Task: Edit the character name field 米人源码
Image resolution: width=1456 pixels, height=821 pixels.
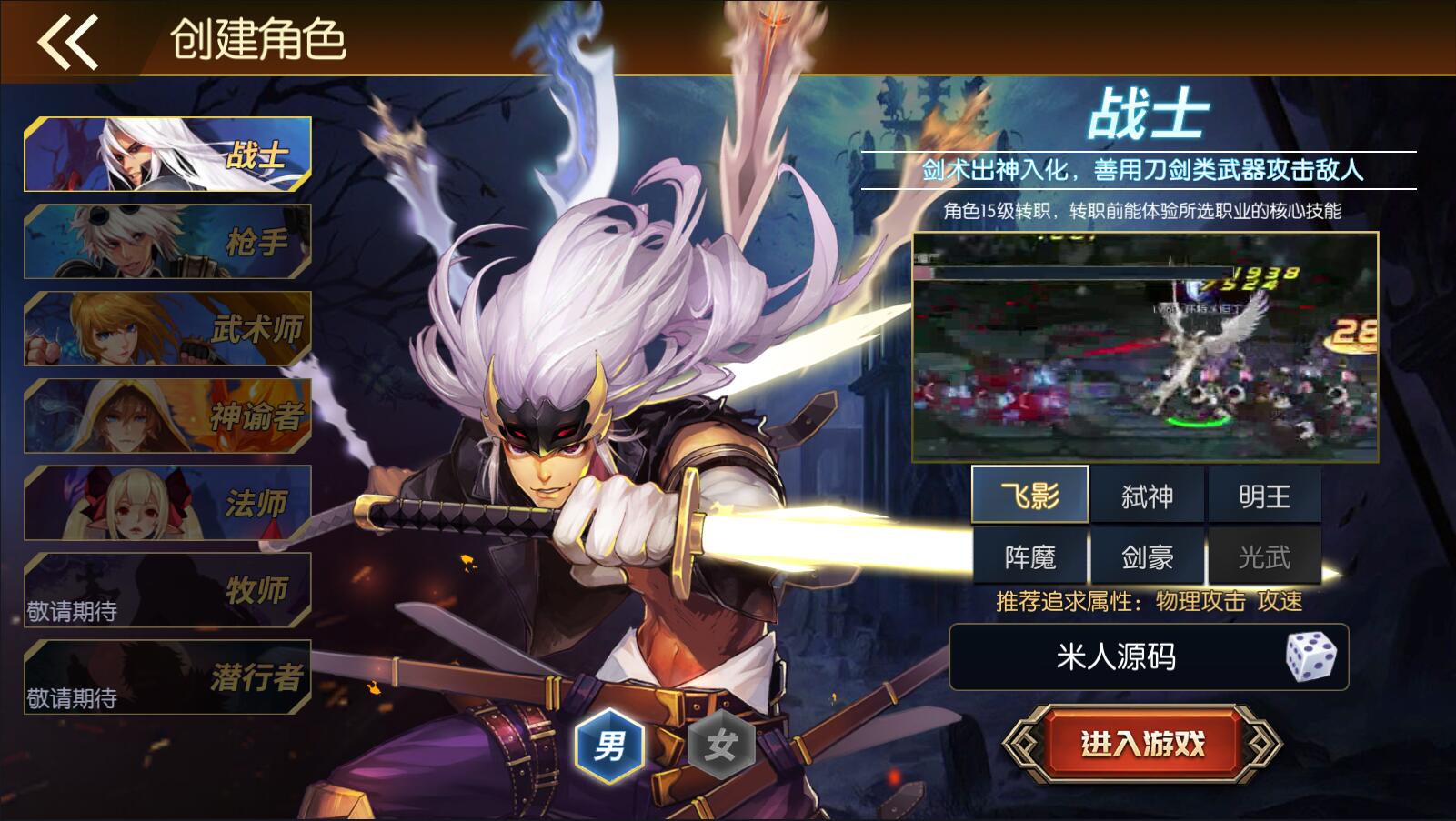Action: pyautogui.click(x=1116, y=656)
